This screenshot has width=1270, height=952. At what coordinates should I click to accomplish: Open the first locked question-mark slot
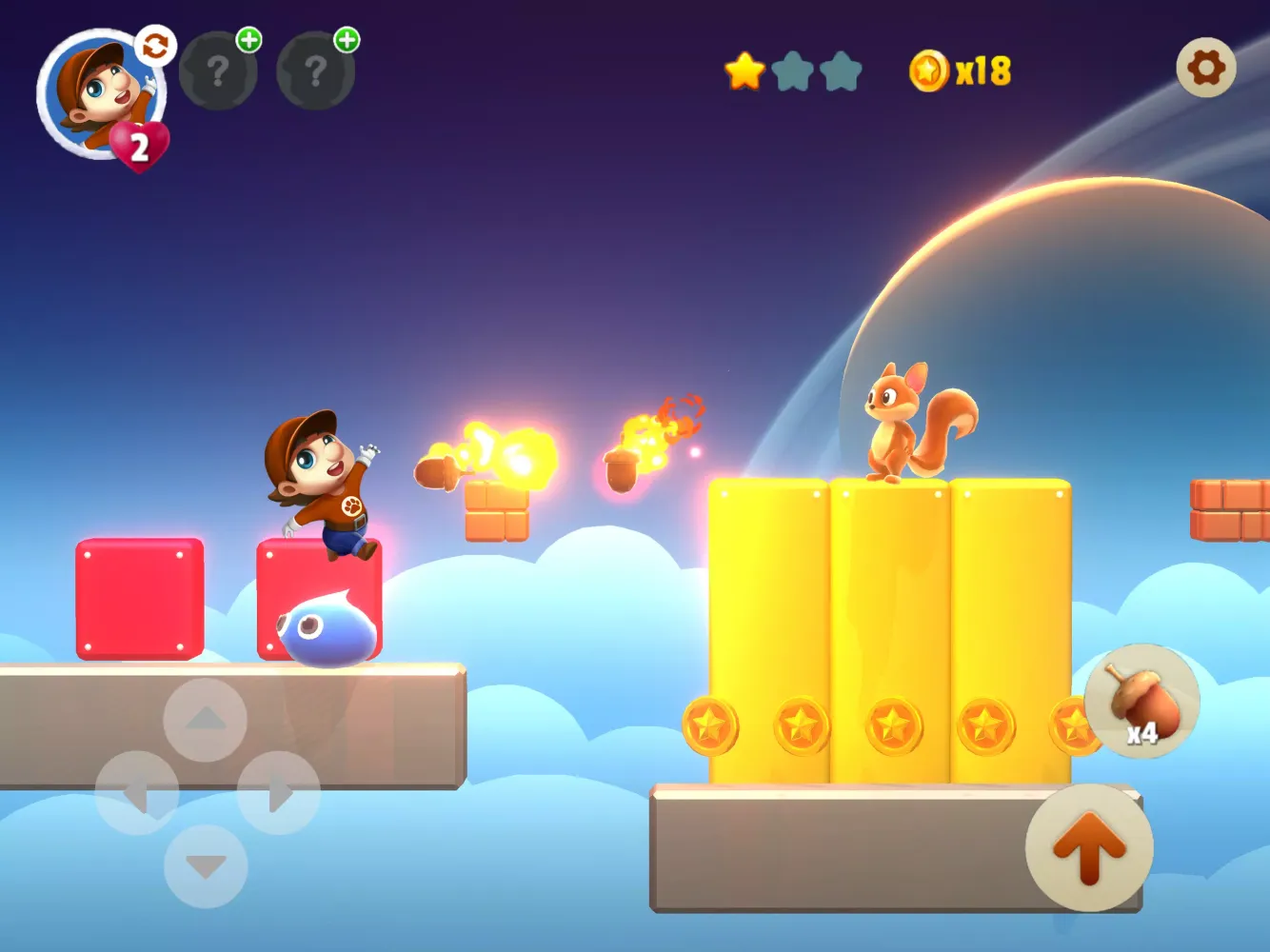click(x=217, y=69)
